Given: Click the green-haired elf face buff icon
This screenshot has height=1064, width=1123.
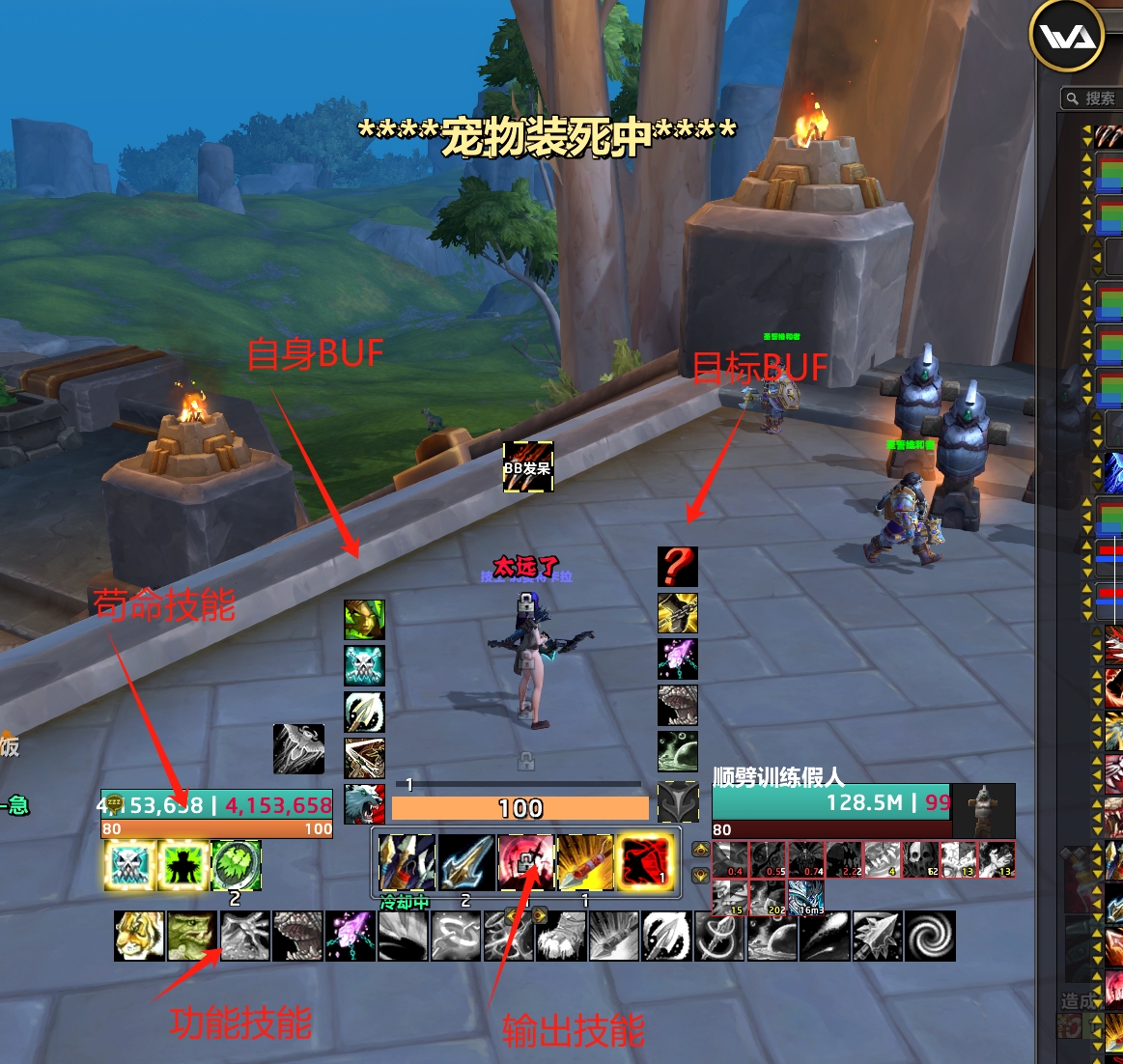Looking at the screenshot, I should (x=365, y=620).
